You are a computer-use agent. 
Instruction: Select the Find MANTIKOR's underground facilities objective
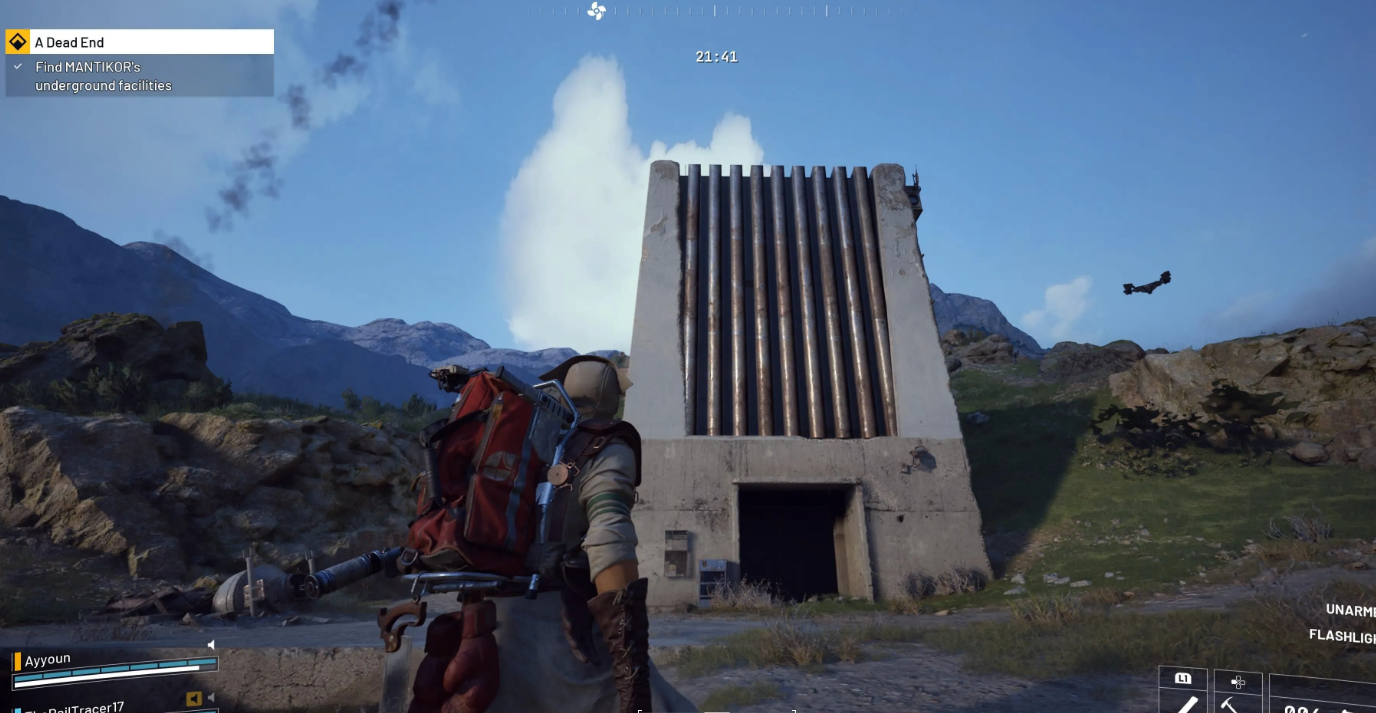(103, 76)
